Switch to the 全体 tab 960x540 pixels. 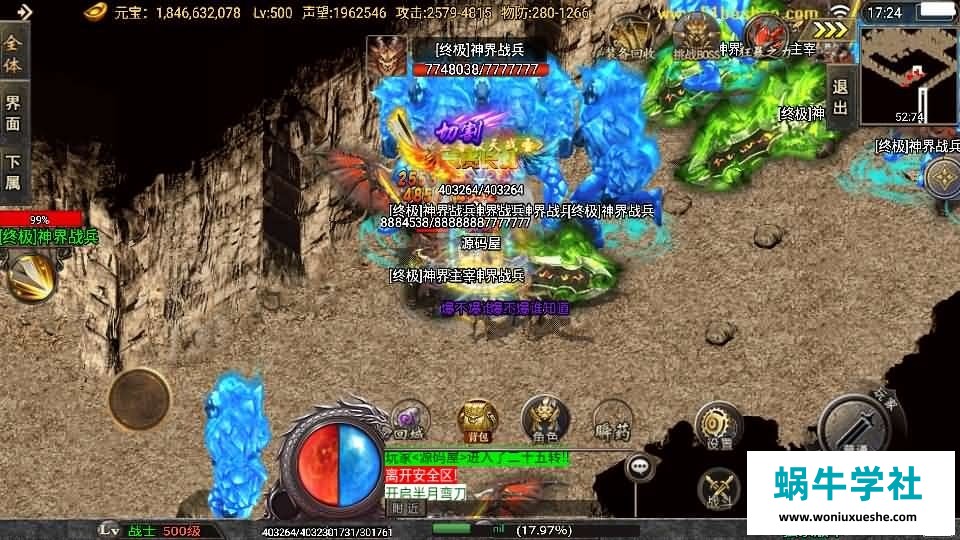click(13, 55)
